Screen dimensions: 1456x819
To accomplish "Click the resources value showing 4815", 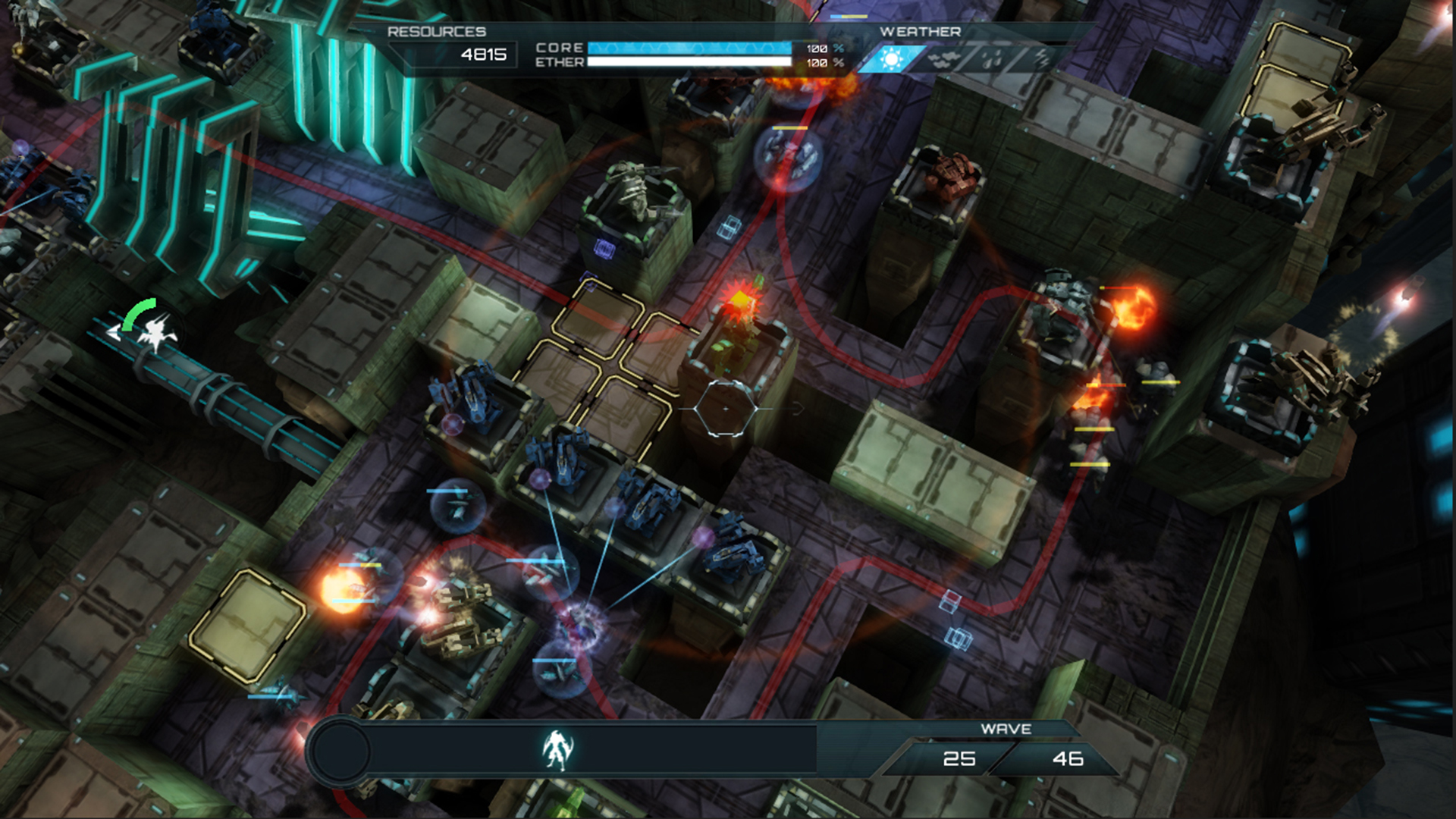I will coord(483,55).
